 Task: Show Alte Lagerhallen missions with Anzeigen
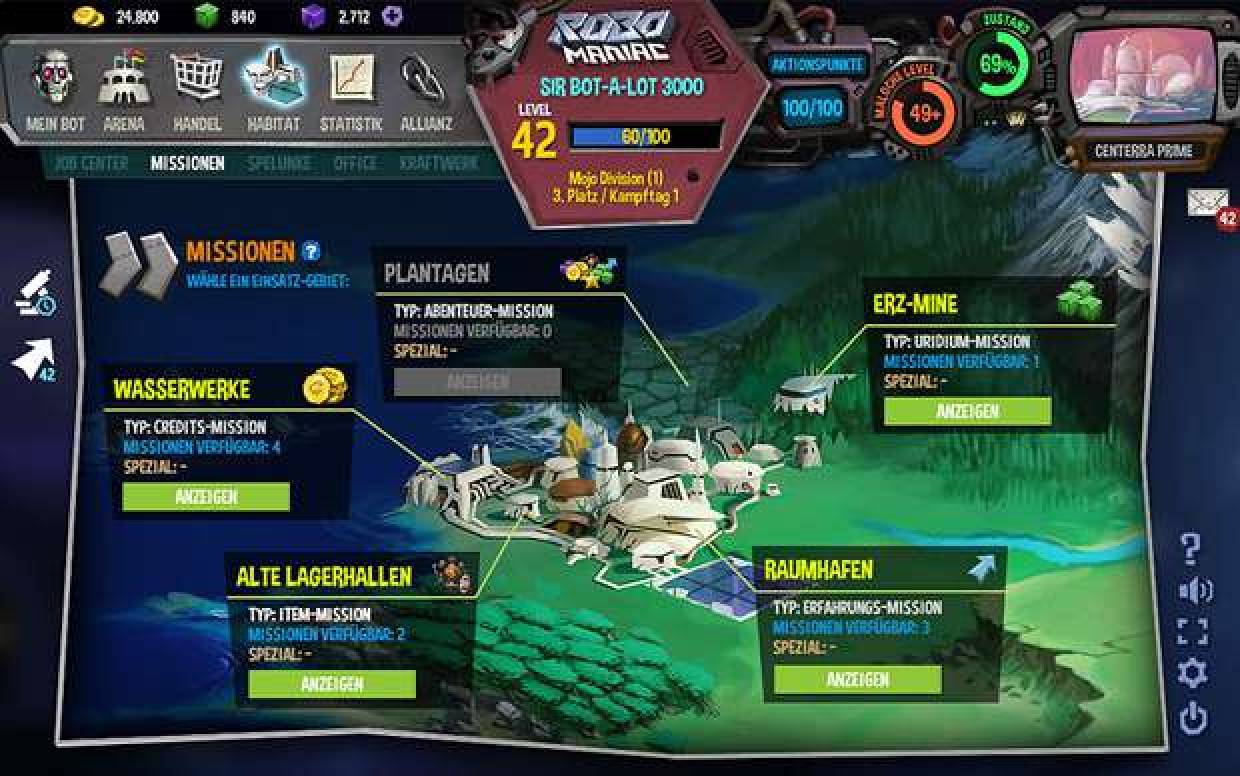331,684
